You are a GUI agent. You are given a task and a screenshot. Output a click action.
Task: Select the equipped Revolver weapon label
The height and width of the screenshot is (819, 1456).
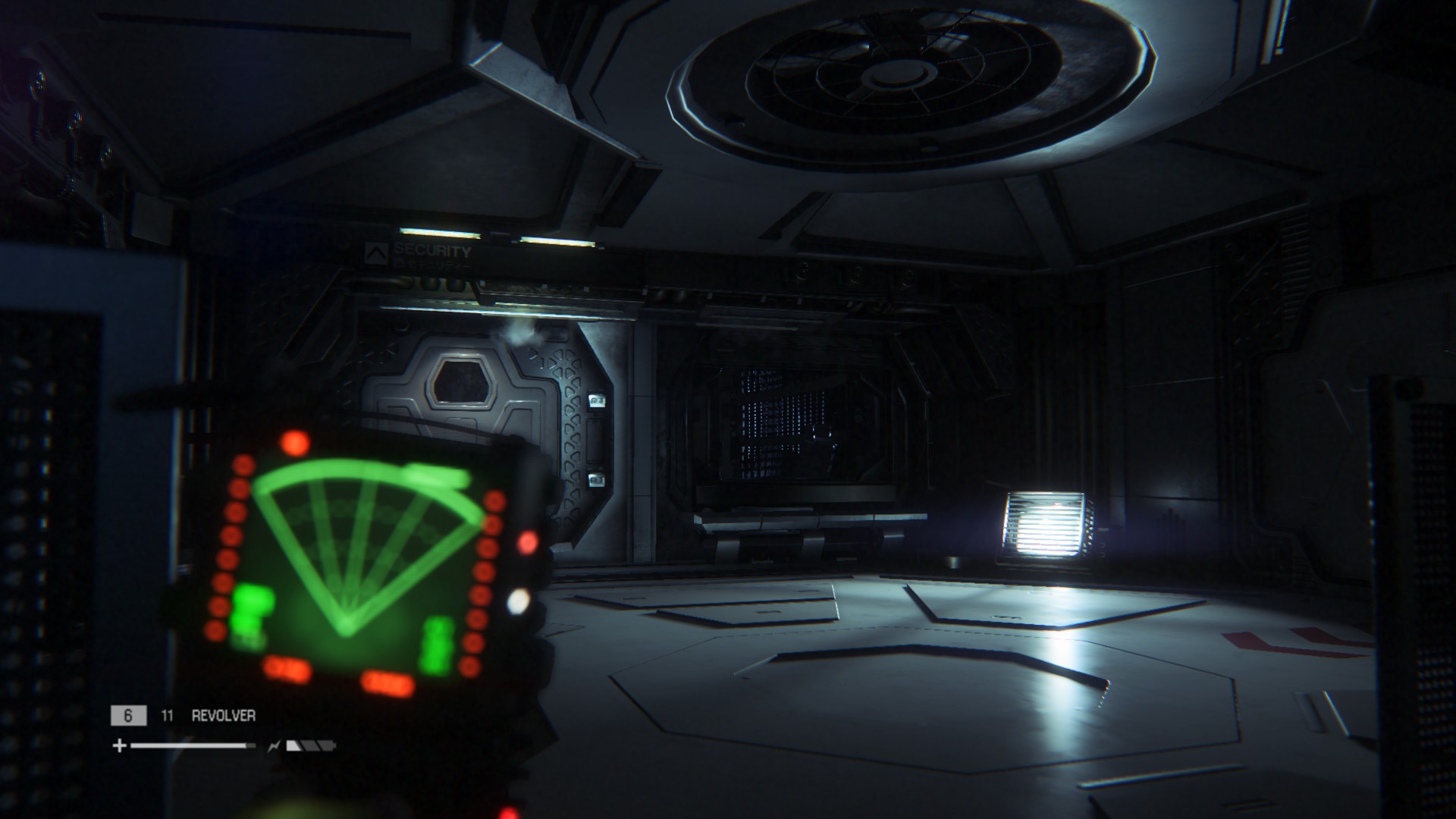tap(223, 716)
